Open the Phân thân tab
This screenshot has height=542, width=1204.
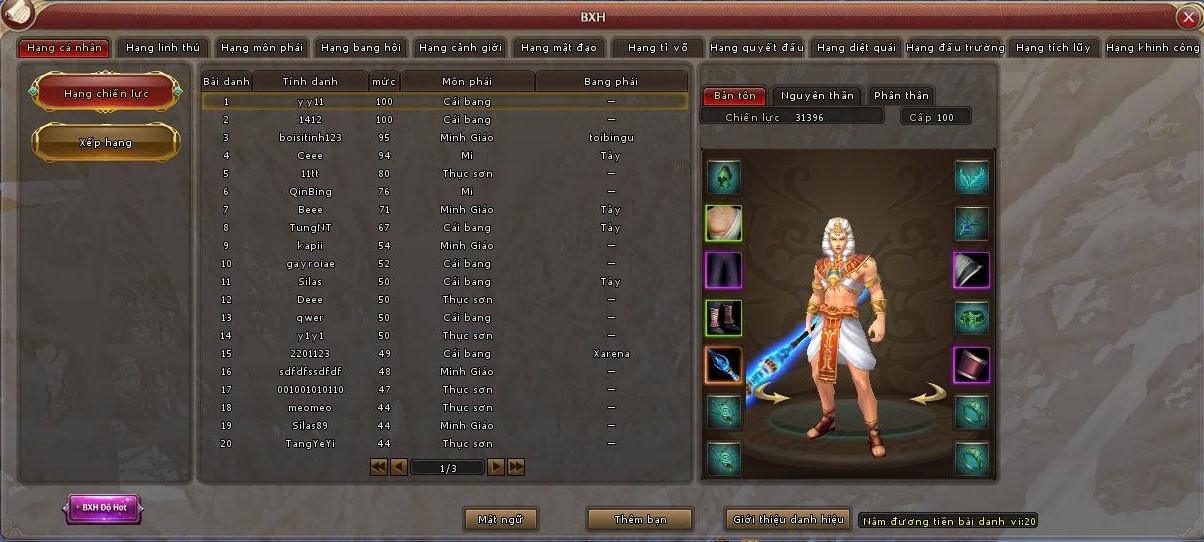point(901,96)
